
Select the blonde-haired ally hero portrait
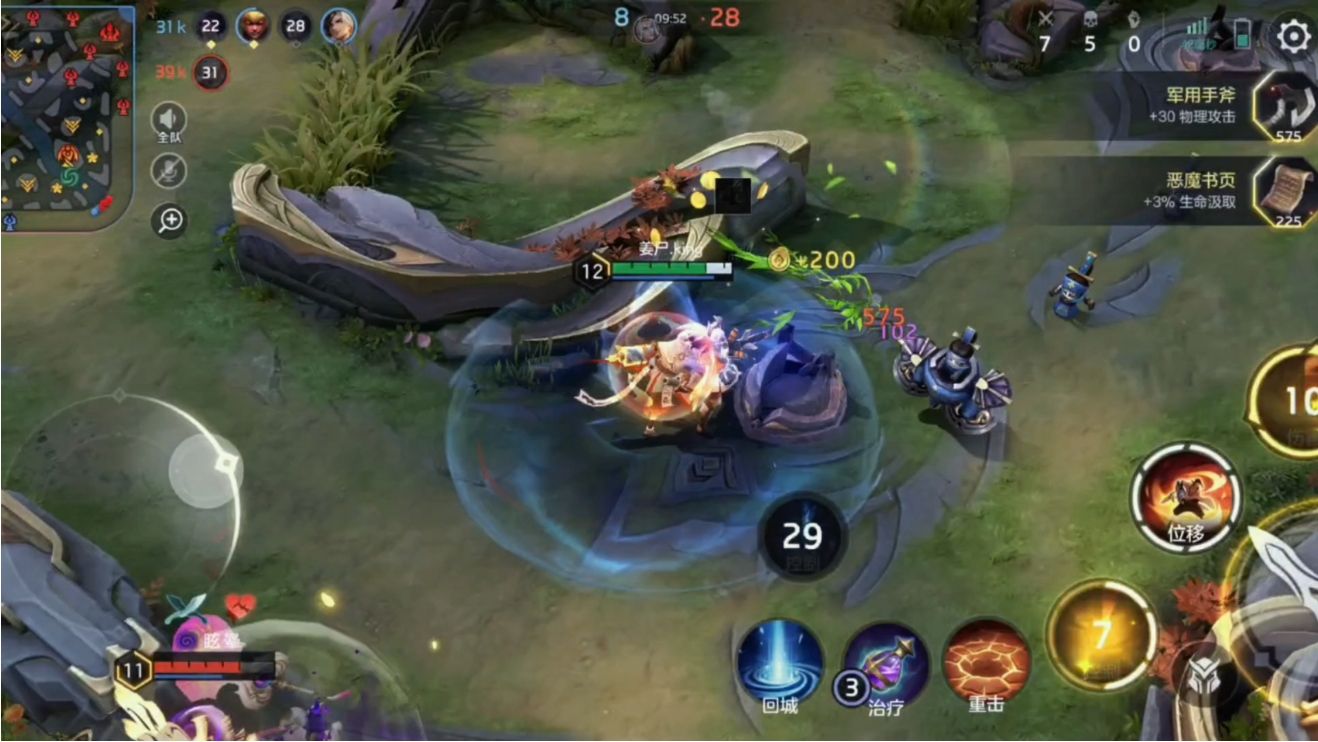point(253,26)
